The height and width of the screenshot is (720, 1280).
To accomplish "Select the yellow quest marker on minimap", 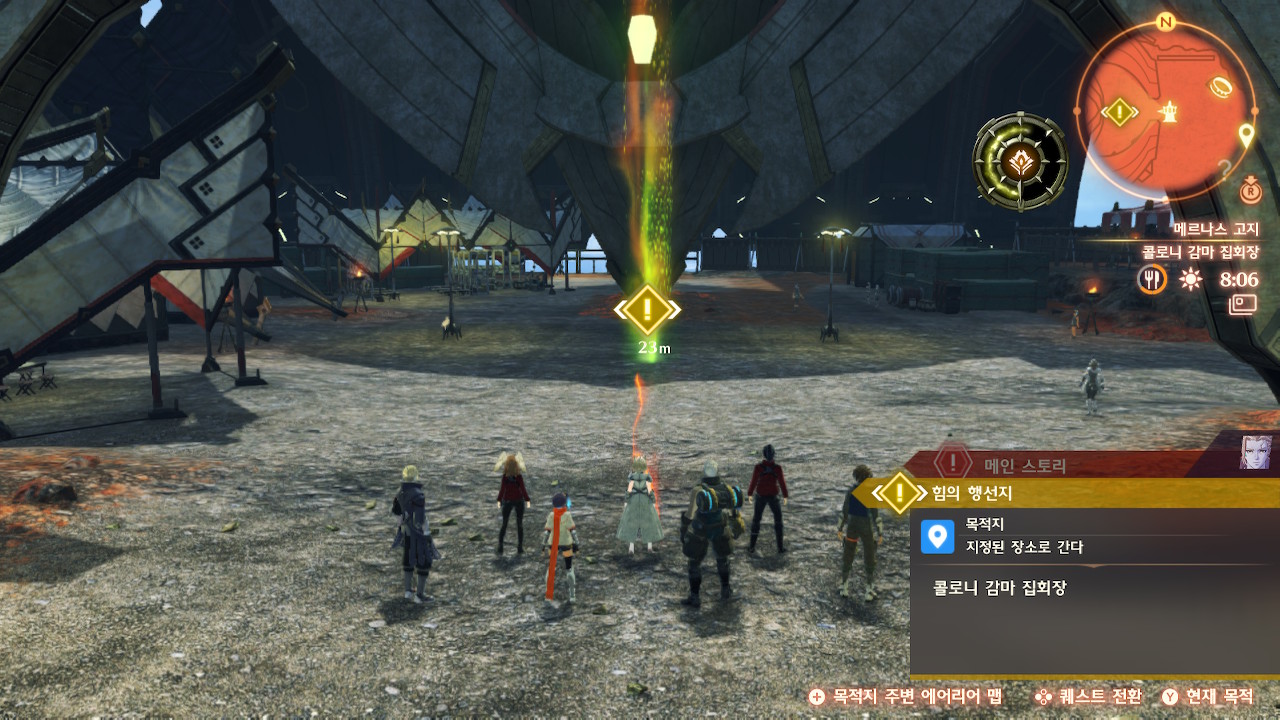I will point(1119,111).
